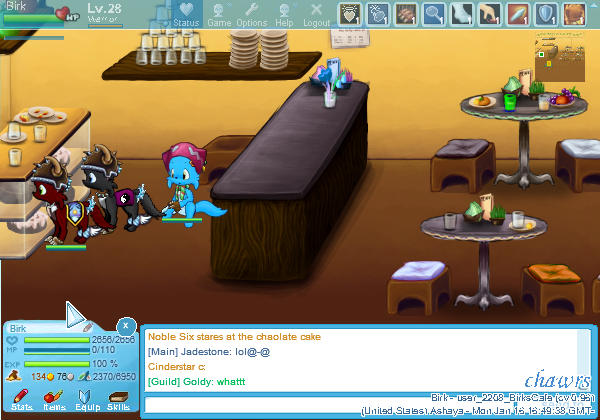
Task: Open the Game menu
Action: click(219, 14)
